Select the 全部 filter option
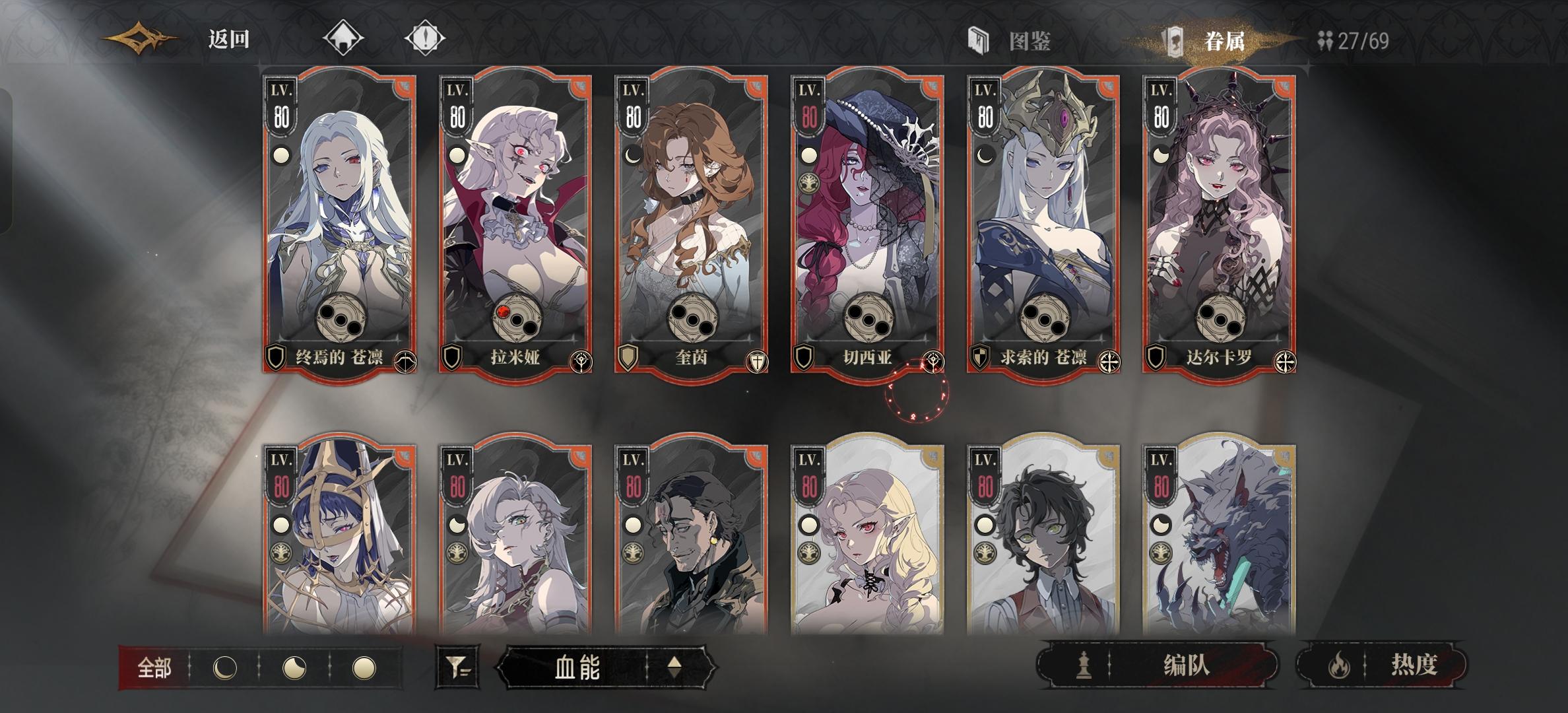Image resolution: width=1568 pixels, height=713 pixels. point(155,668)
